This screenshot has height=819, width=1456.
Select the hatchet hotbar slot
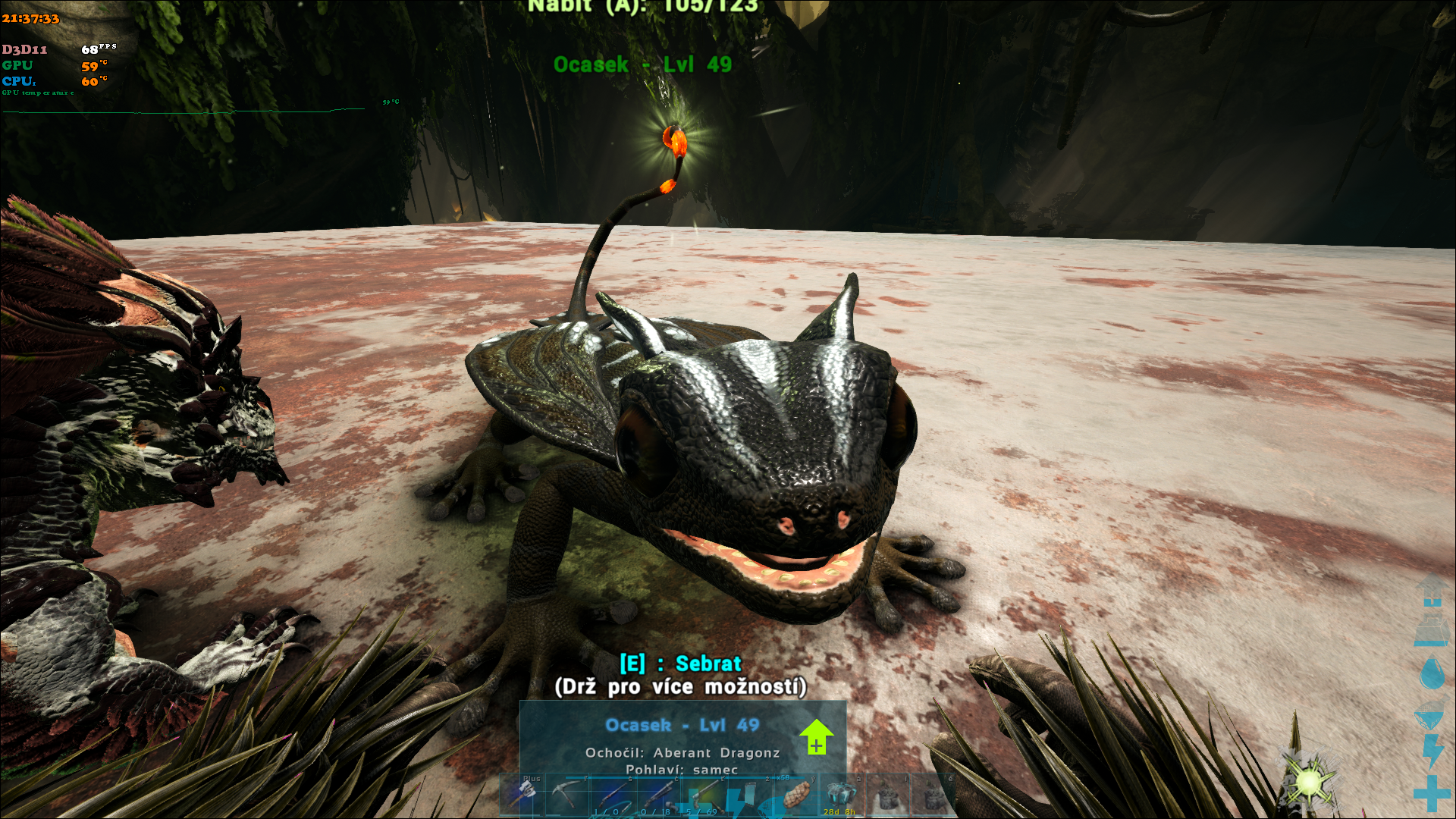[524, 794]
